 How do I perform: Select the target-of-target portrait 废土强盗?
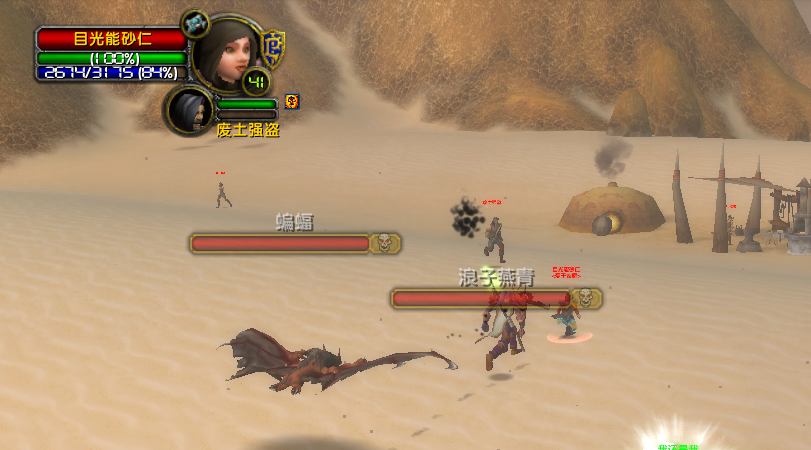point(189,110)
